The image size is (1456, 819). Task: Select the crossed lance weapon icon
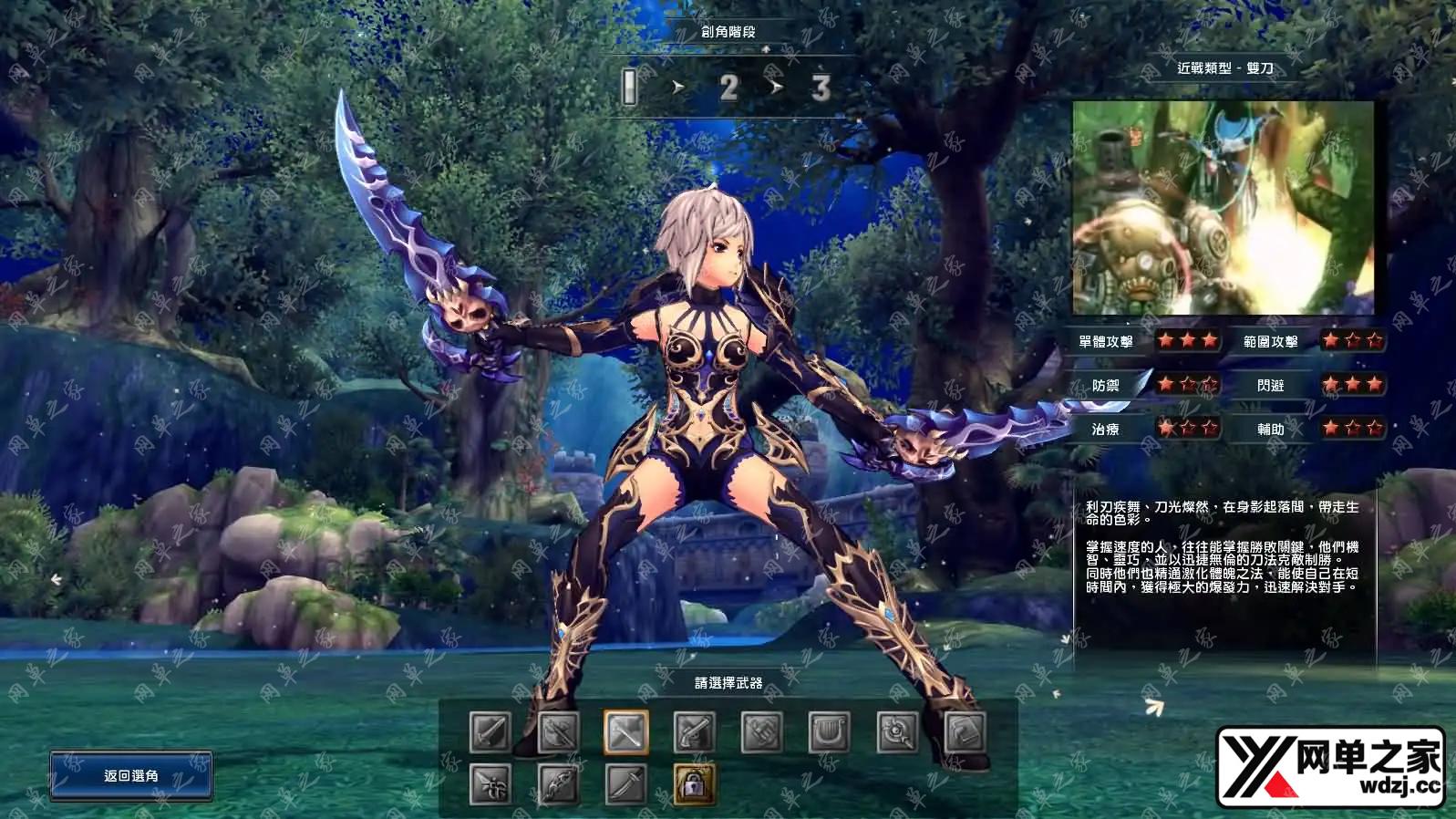coord(490,784)
